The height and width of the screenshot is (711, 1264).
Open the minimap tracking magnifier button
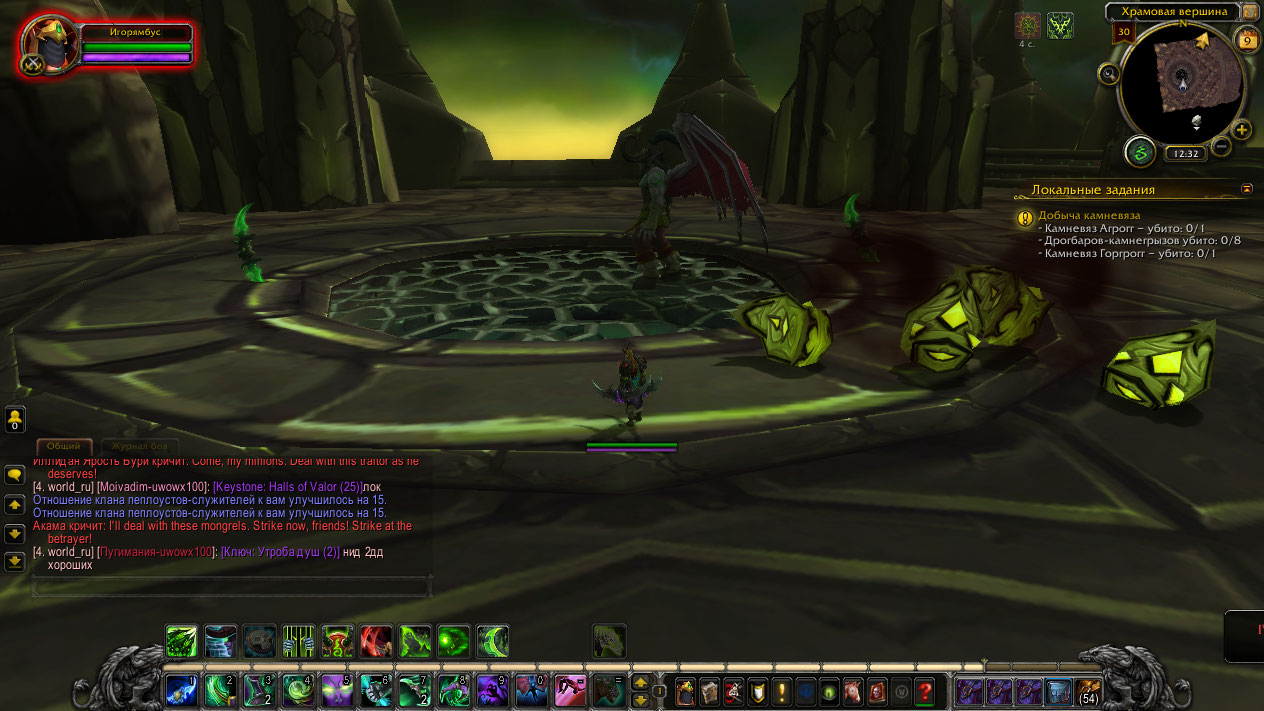1108,73
